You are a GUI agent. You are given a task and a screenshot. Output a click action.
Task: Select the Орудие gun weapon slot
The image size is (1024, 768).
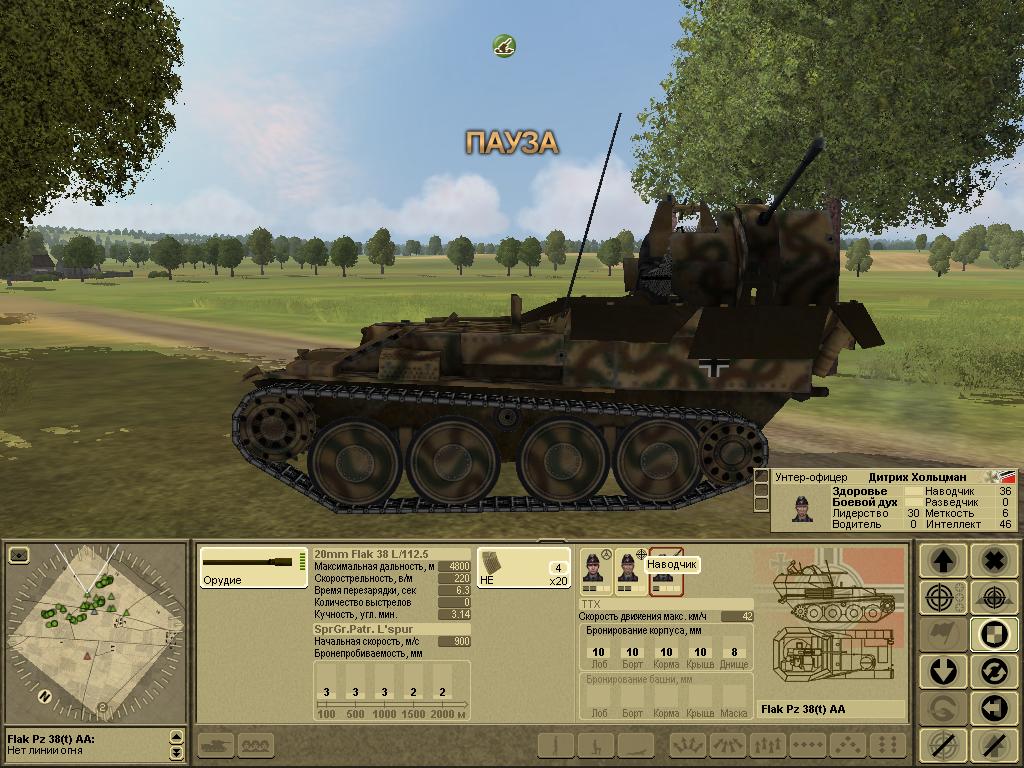pos(253,568)
